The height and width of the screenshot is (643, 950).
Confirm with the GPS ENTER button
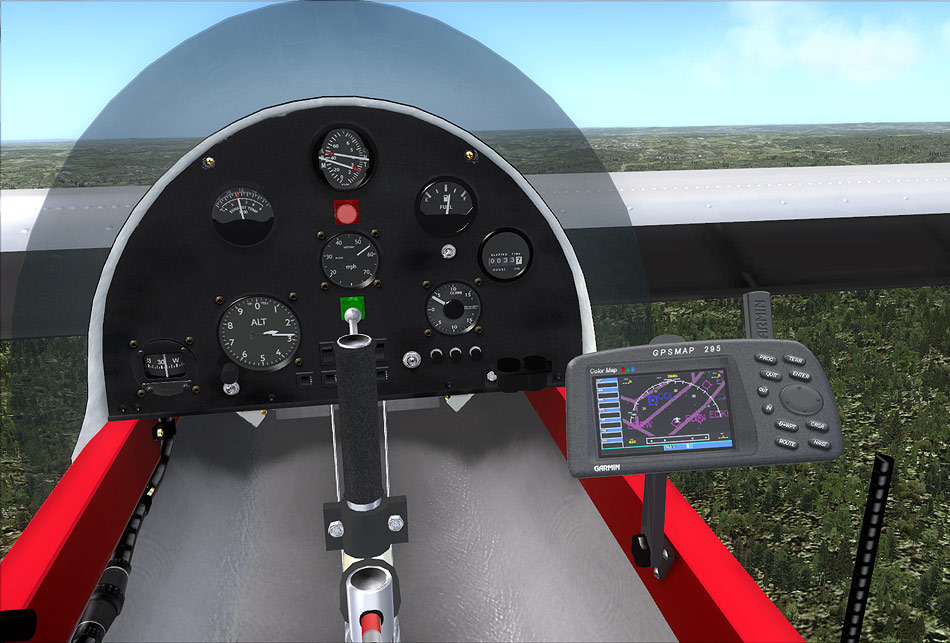[800, 375]
